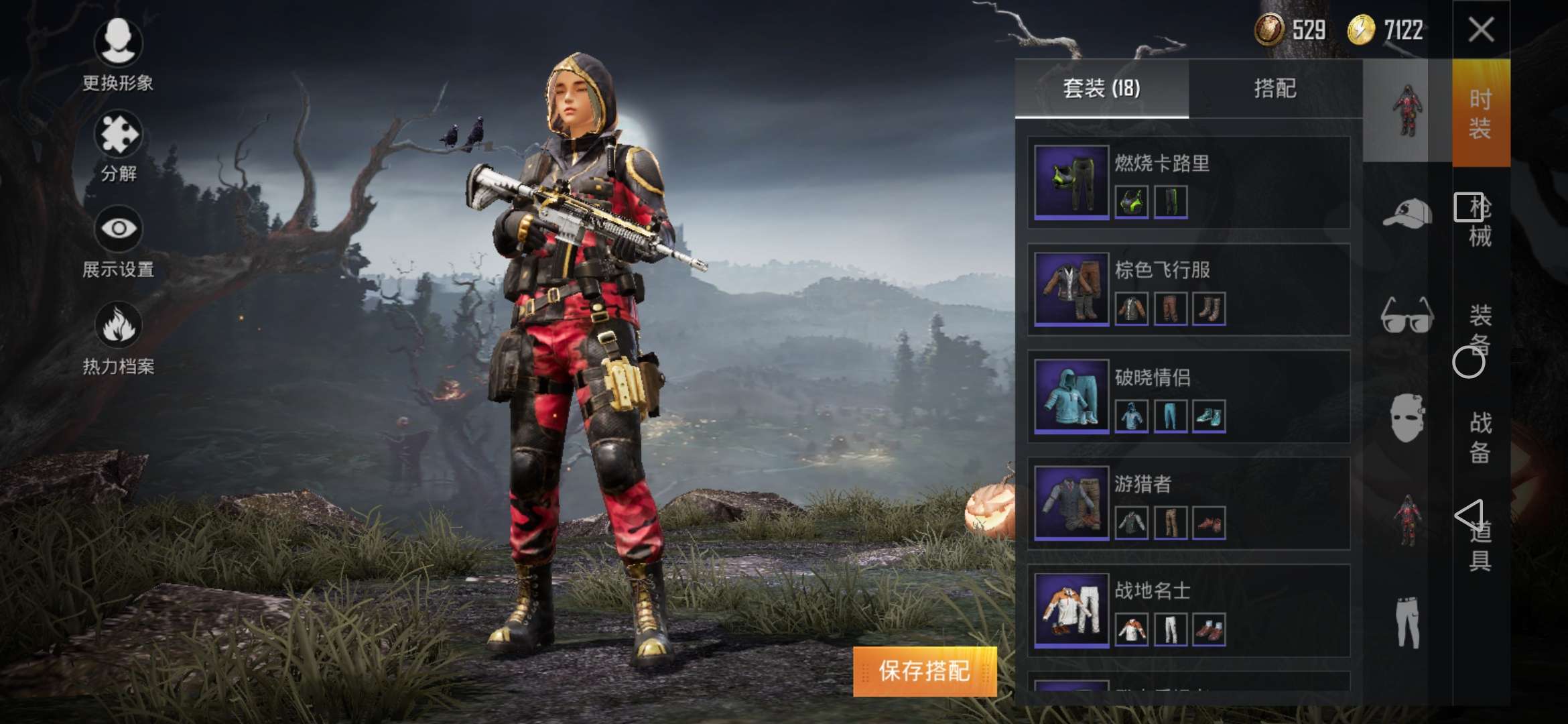Image resolution: width=1568 pixels, height=724 pixels.
Task: Tap the gold coin currency icon
Action: (x=1361, y=30)
